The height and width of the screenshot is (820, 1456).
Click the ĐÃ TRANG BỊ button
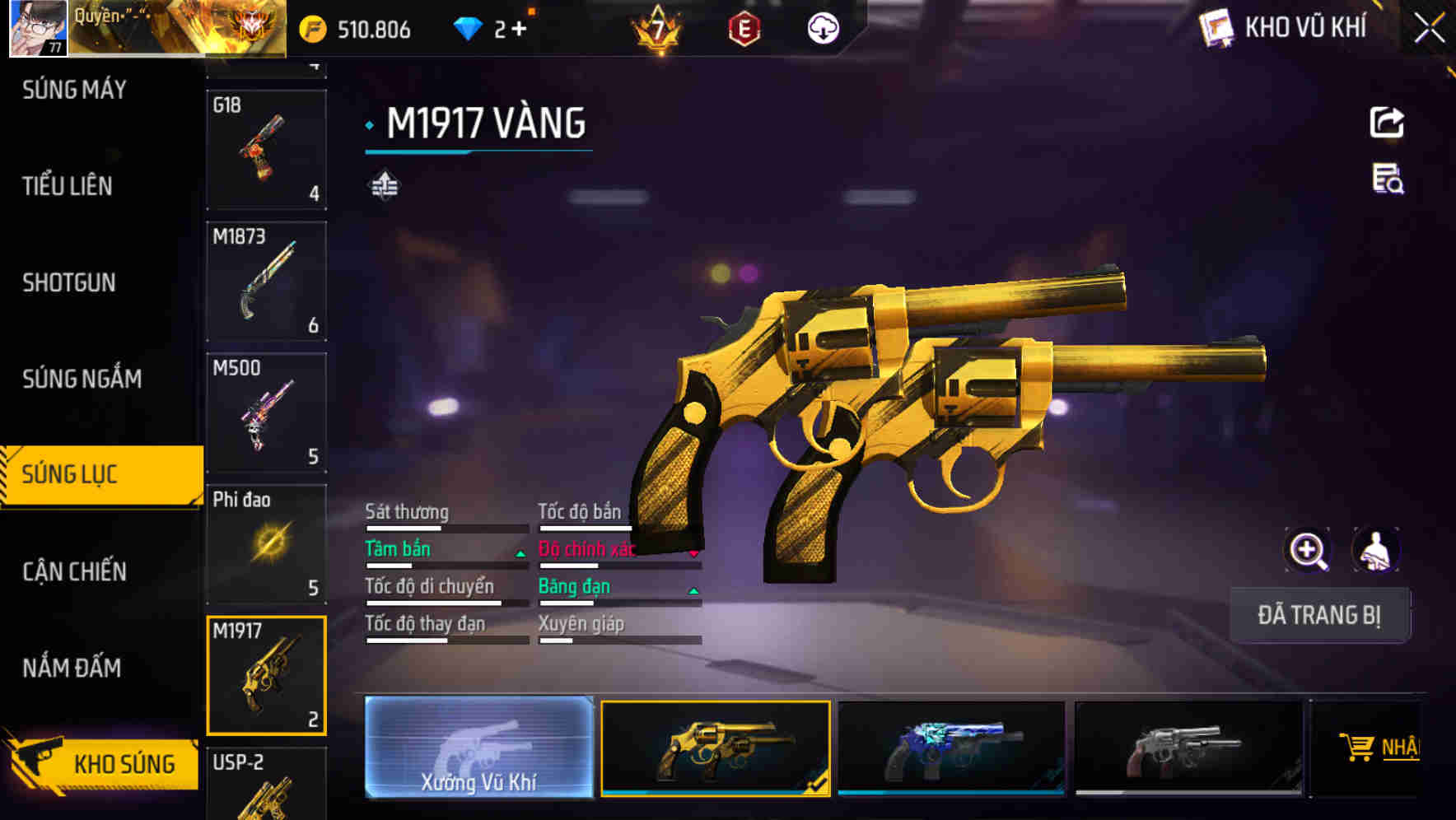coord(1319,615)
